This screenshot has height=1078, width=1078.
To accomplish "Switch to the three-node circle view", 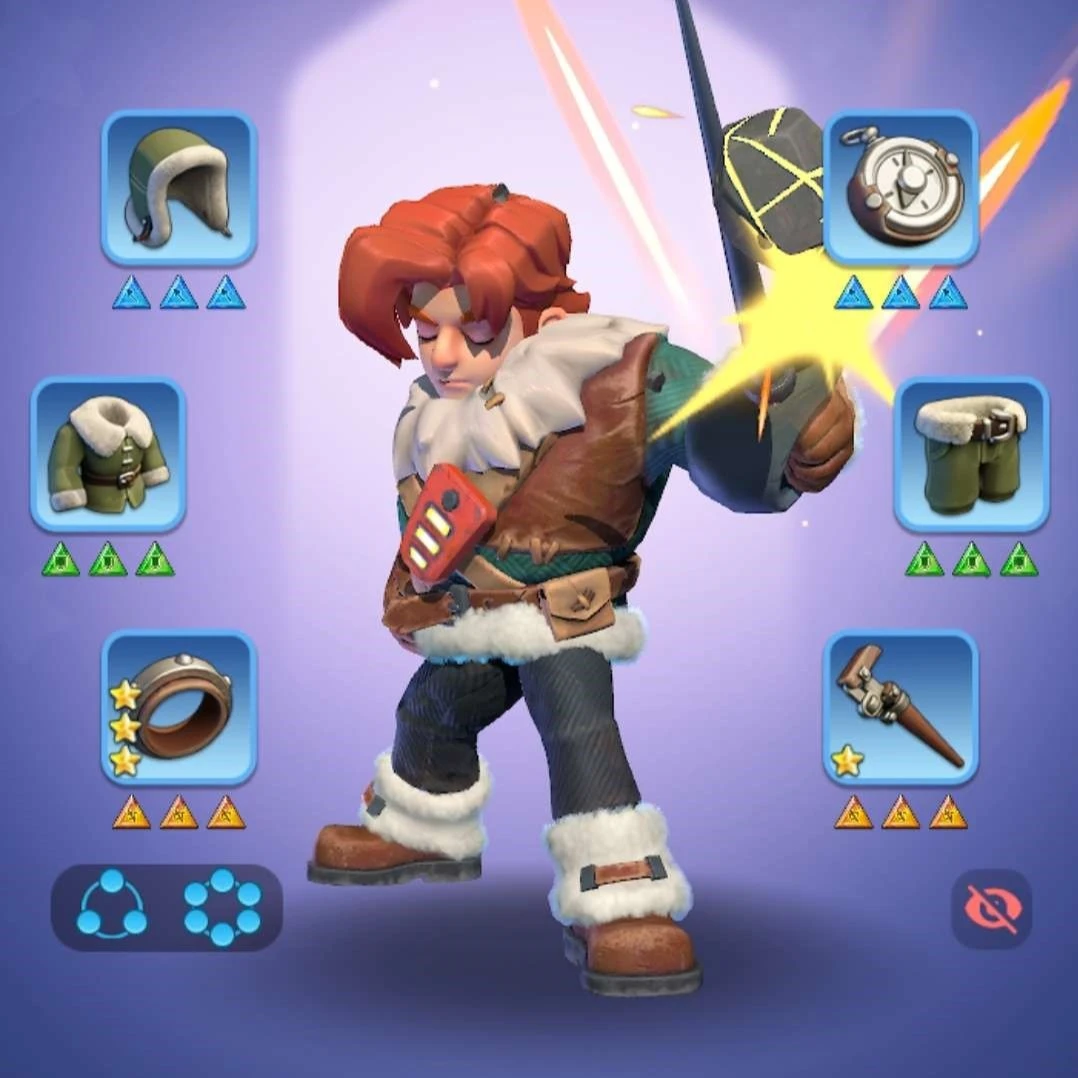I will [x=111, y=907].
